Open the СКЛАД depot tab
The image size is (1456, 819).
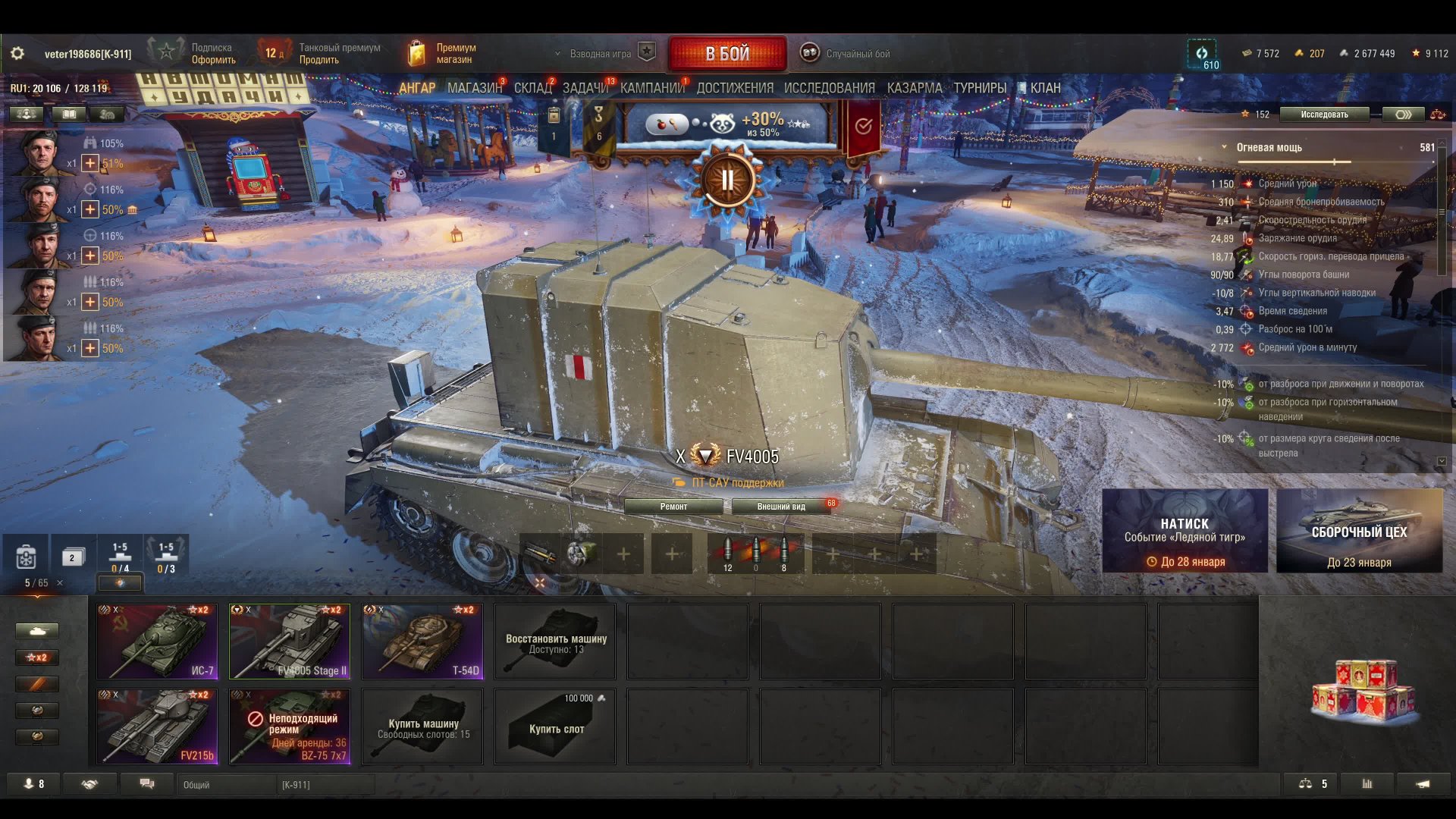pyautogui.click(x=532, y=88)
